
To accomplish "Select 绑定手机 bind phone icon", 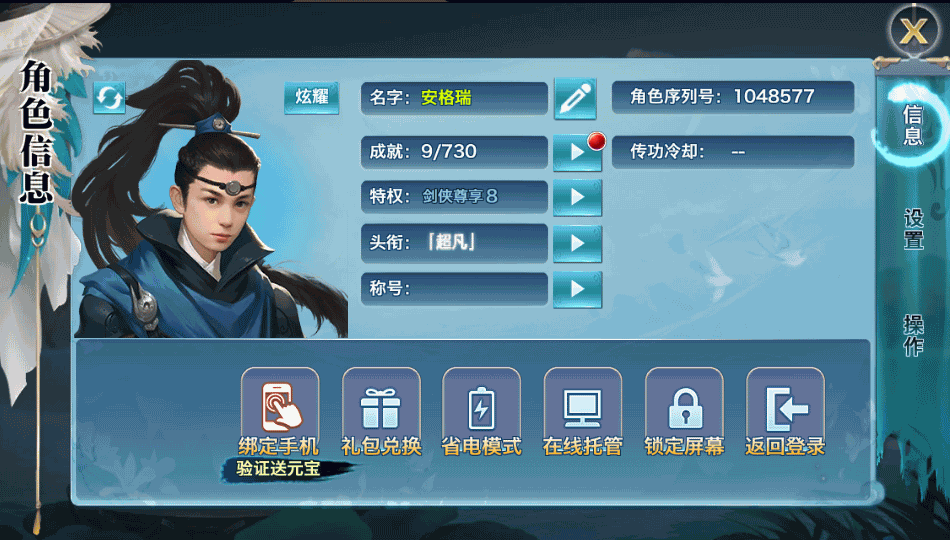I will point(279,403).
